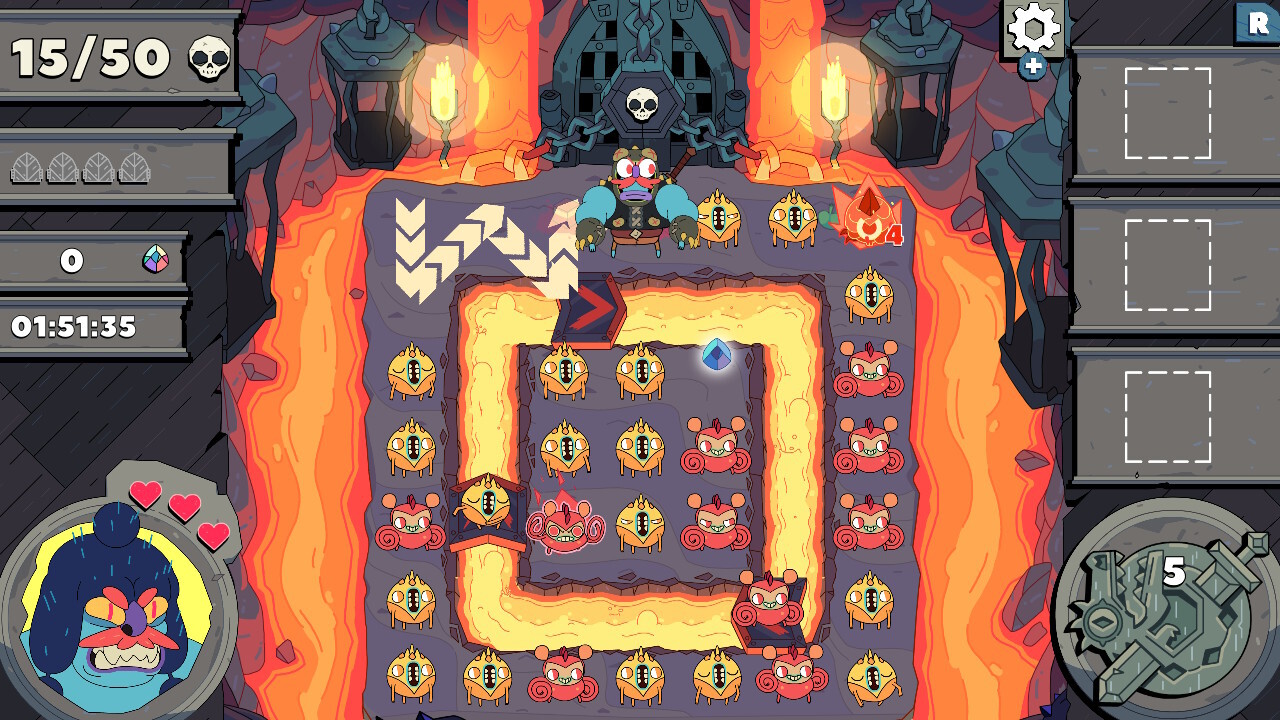Open the gear settings menu

pos(1033,28)
